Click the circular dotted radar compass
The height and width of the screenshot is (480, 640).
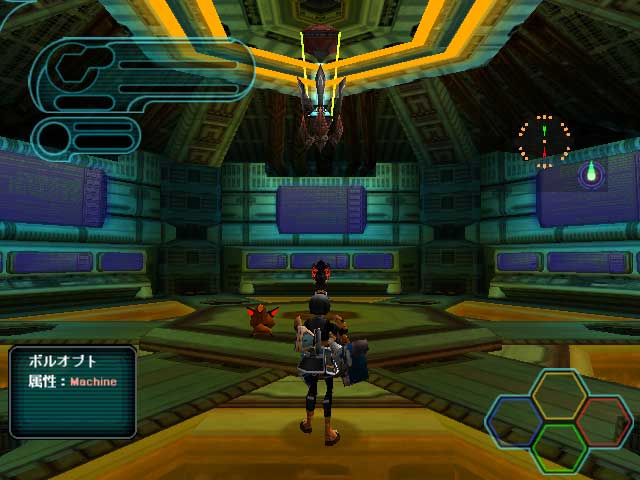pyautogui.click(x=544, y=141)
